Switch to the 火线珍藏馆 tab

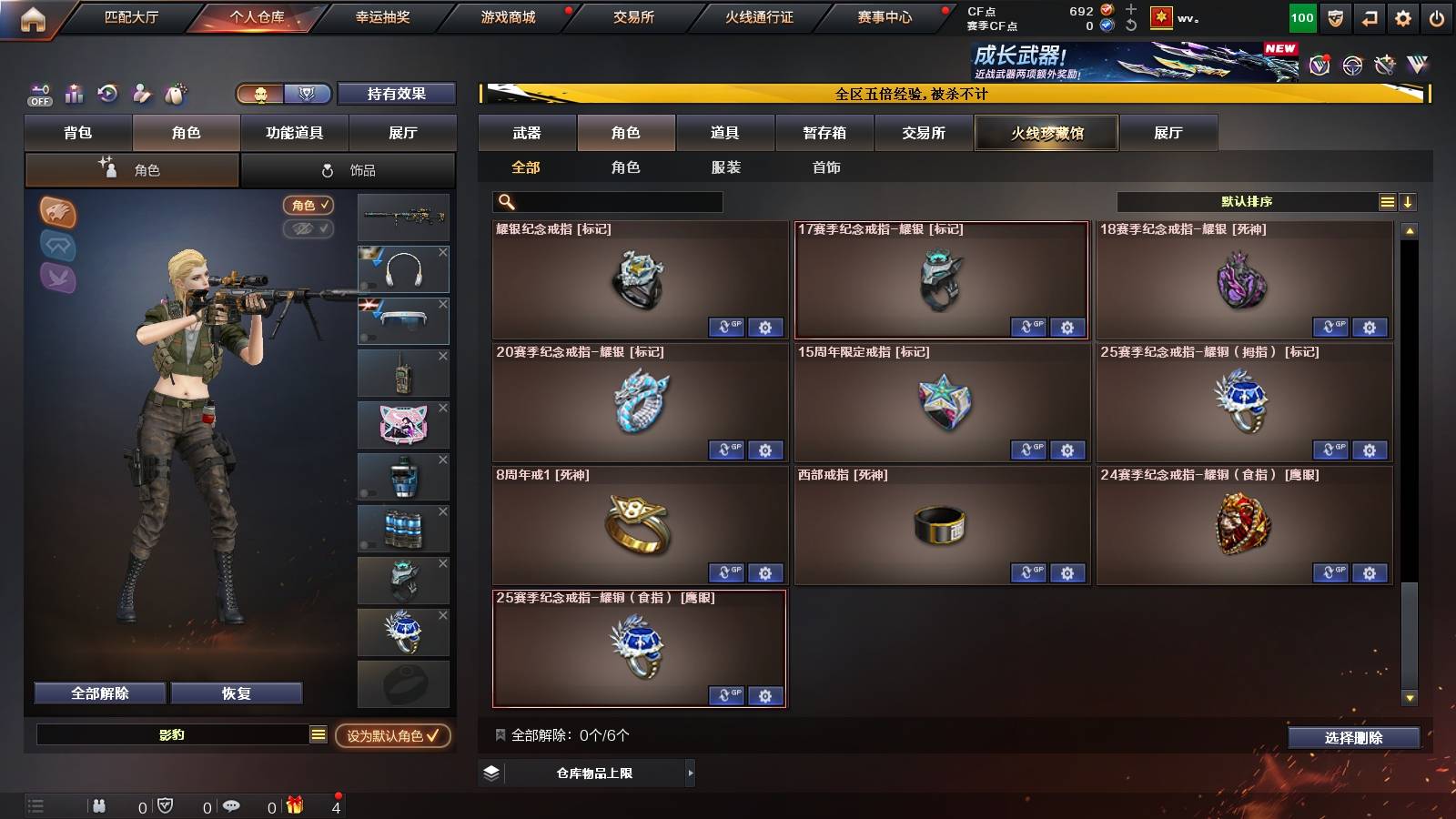click(x=1046, y=133)
